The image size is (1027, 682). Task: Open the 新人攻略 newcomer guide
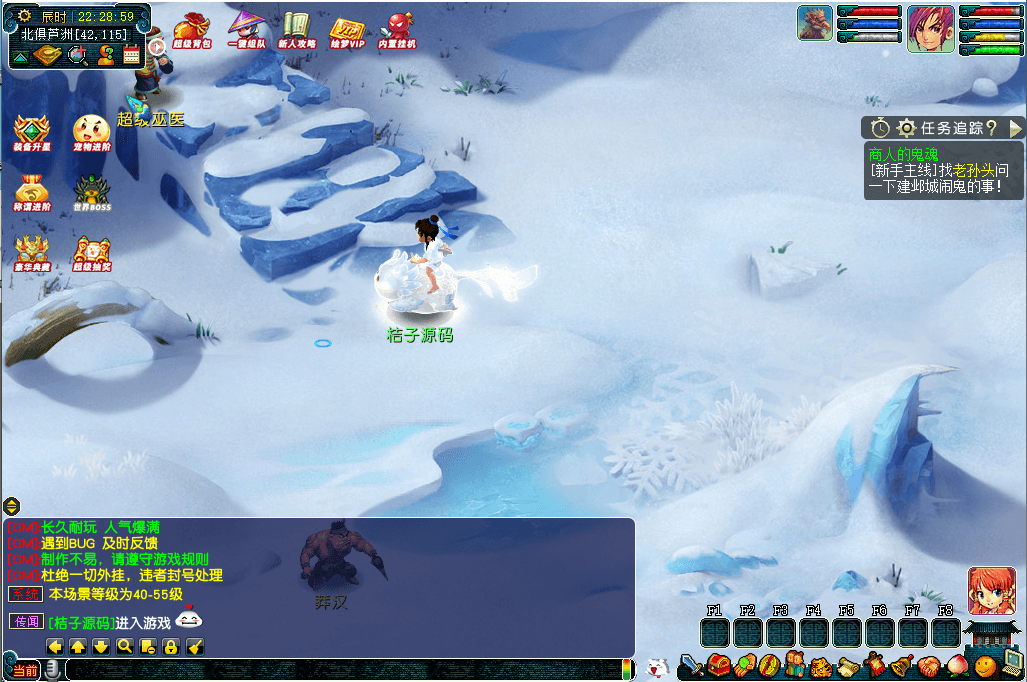tap(296, 30)
